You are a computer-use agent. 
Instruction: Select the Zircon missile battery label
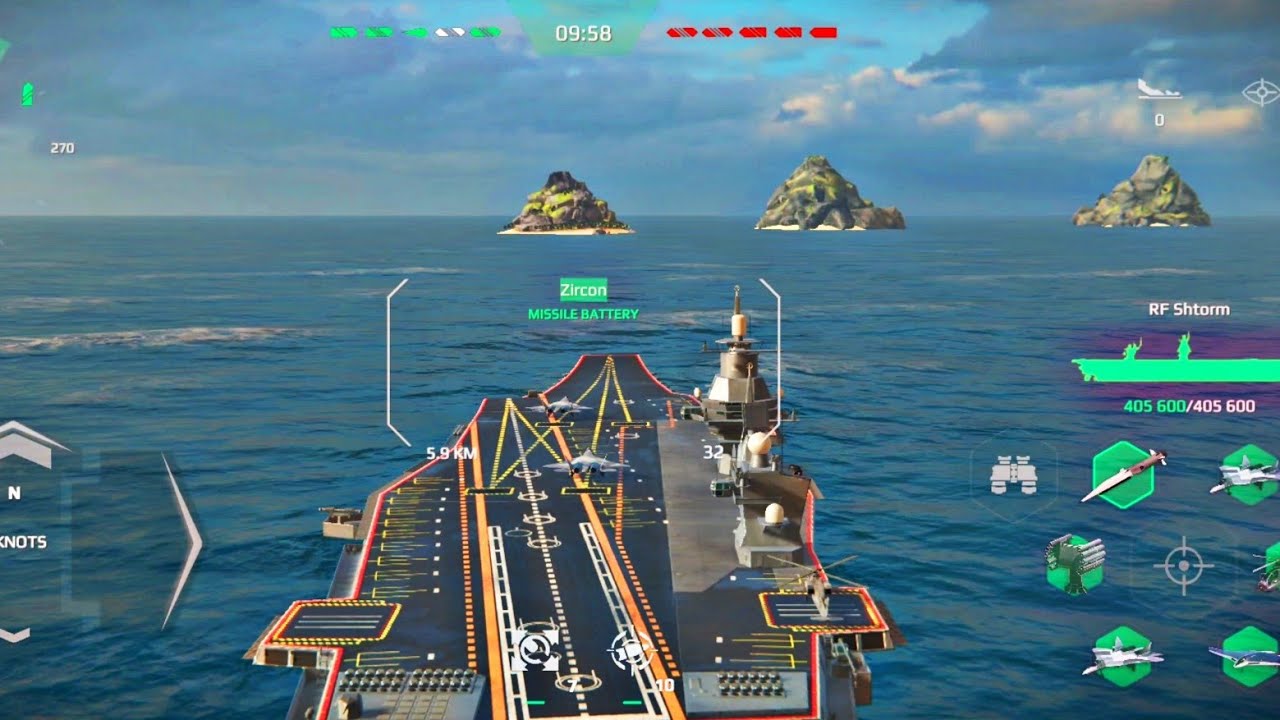tap(583, 291)
